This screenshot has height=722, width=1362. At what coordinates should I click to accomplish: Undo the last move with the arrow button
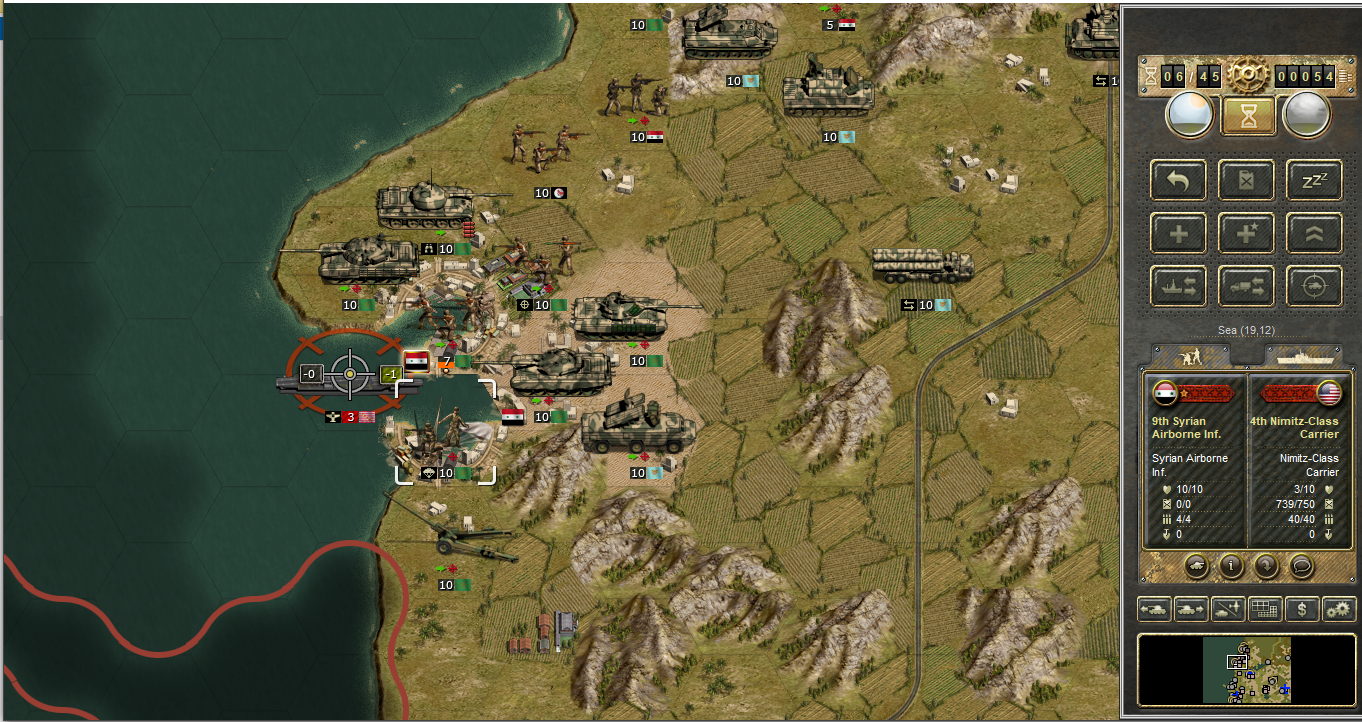pyautogui.click(x=1179, y=181)
